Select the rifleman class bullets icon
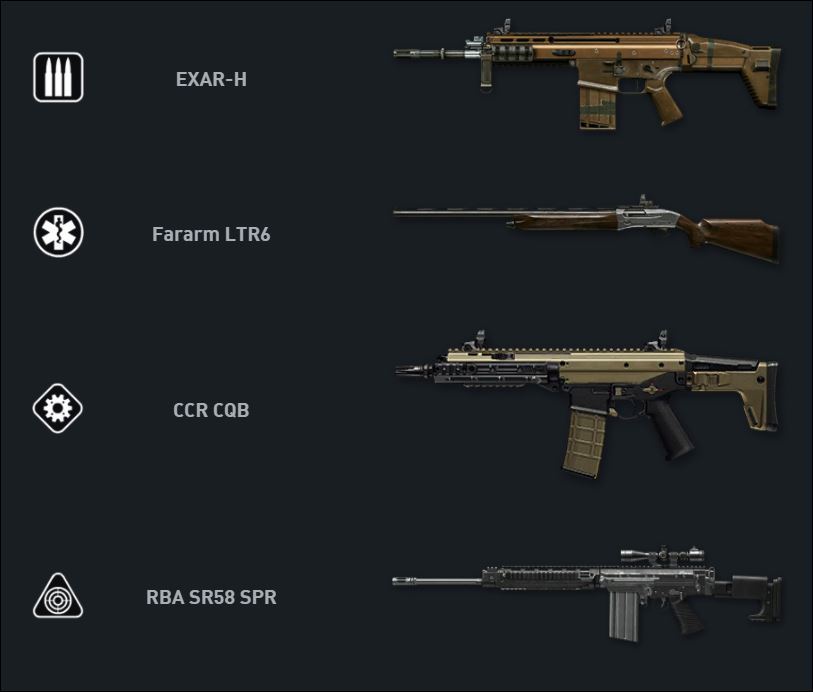This screenshot has width=813, height=692. click(x=58, y=78)
